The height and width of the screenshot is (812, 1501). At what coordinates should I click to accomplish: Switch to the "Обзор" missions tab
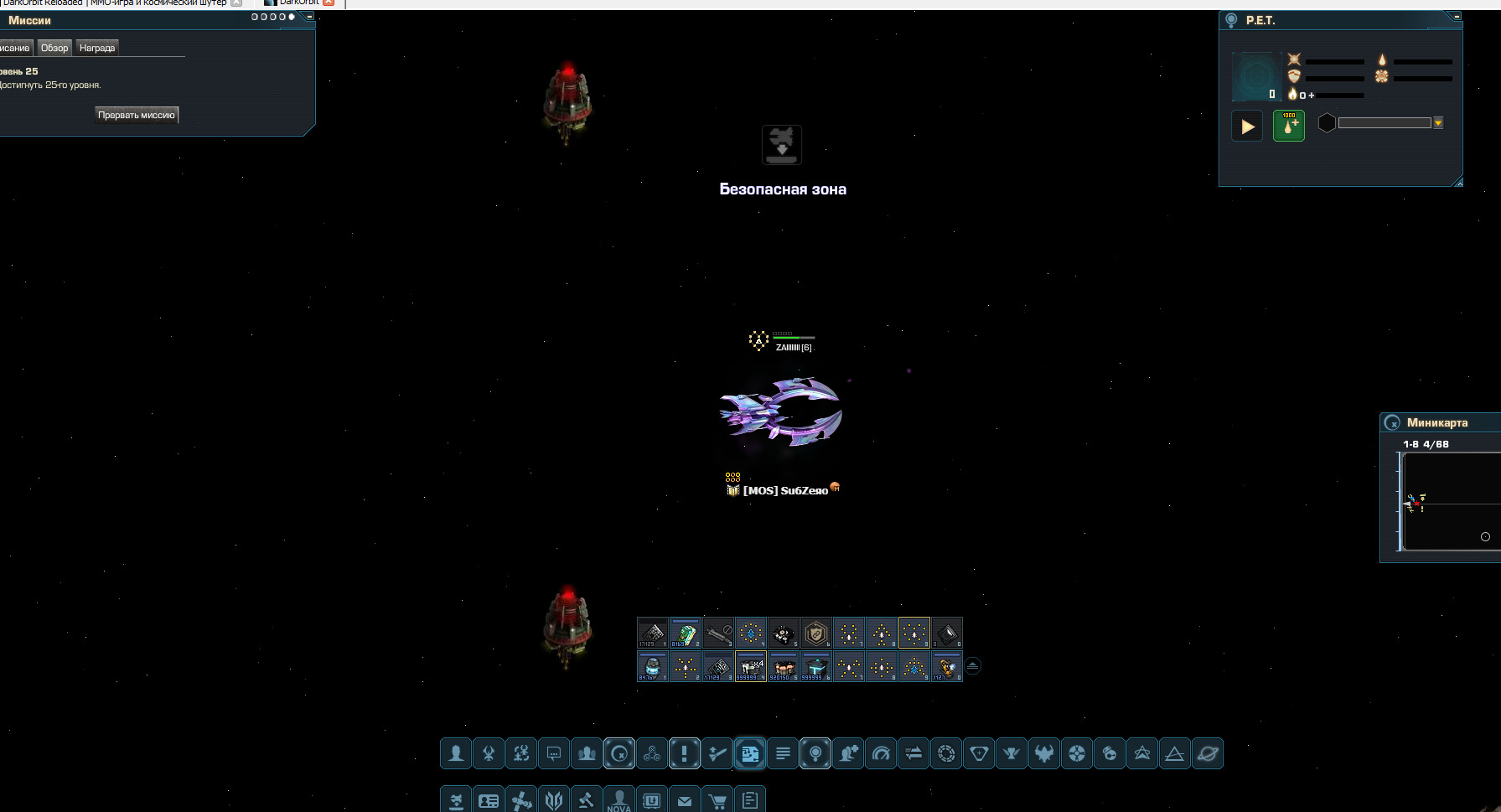(54, 48)
